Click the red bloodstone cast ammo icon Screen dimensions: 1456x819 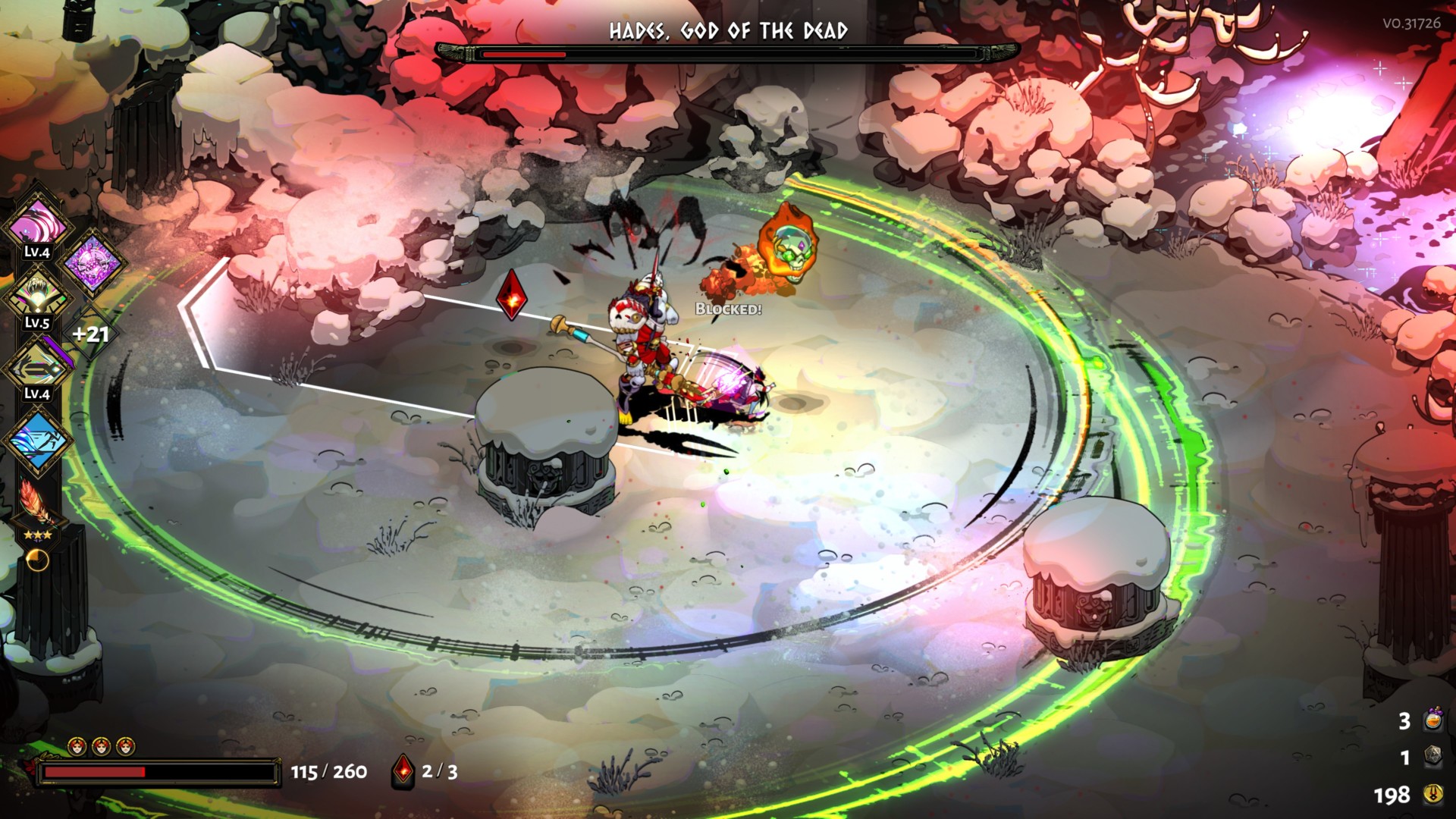[x=403, y=771]
